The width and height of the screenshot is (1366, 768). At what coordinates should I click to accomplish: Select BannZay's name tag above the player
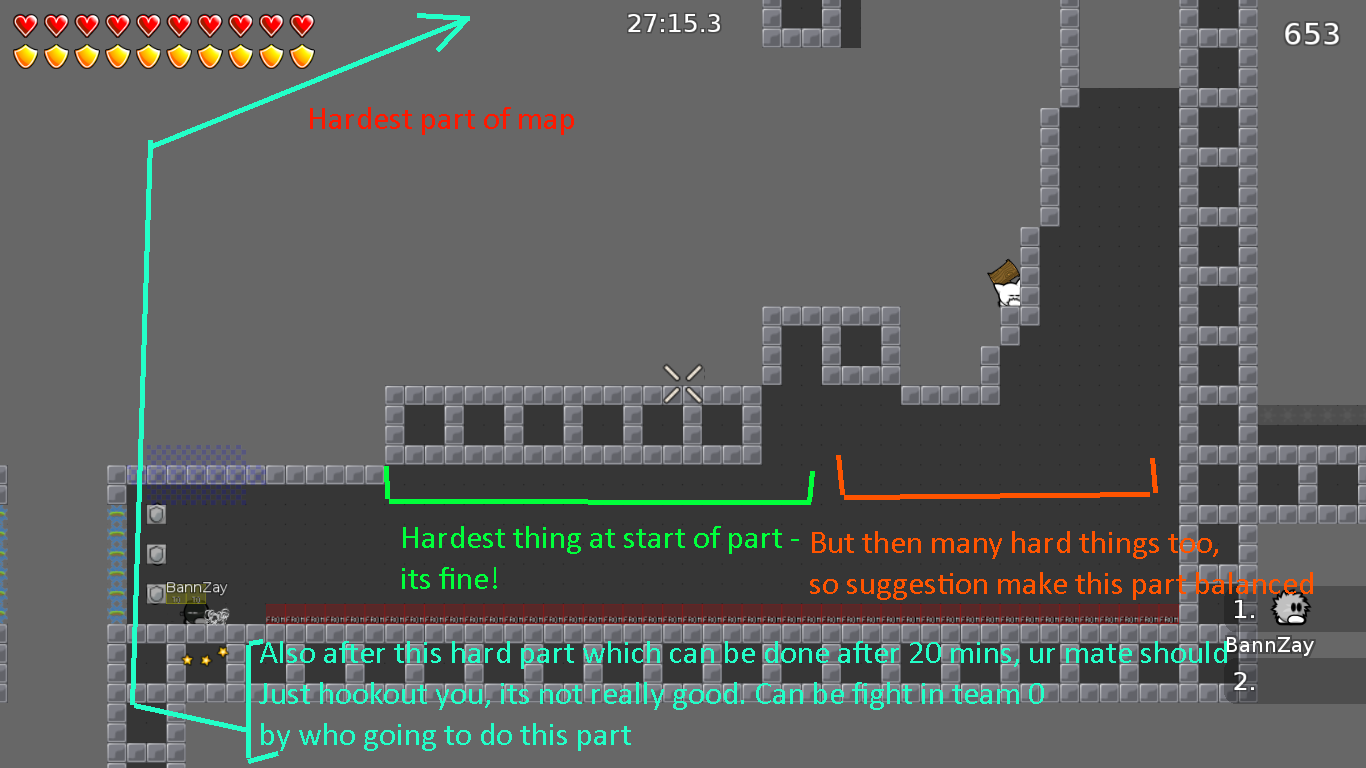pos(196,587)
